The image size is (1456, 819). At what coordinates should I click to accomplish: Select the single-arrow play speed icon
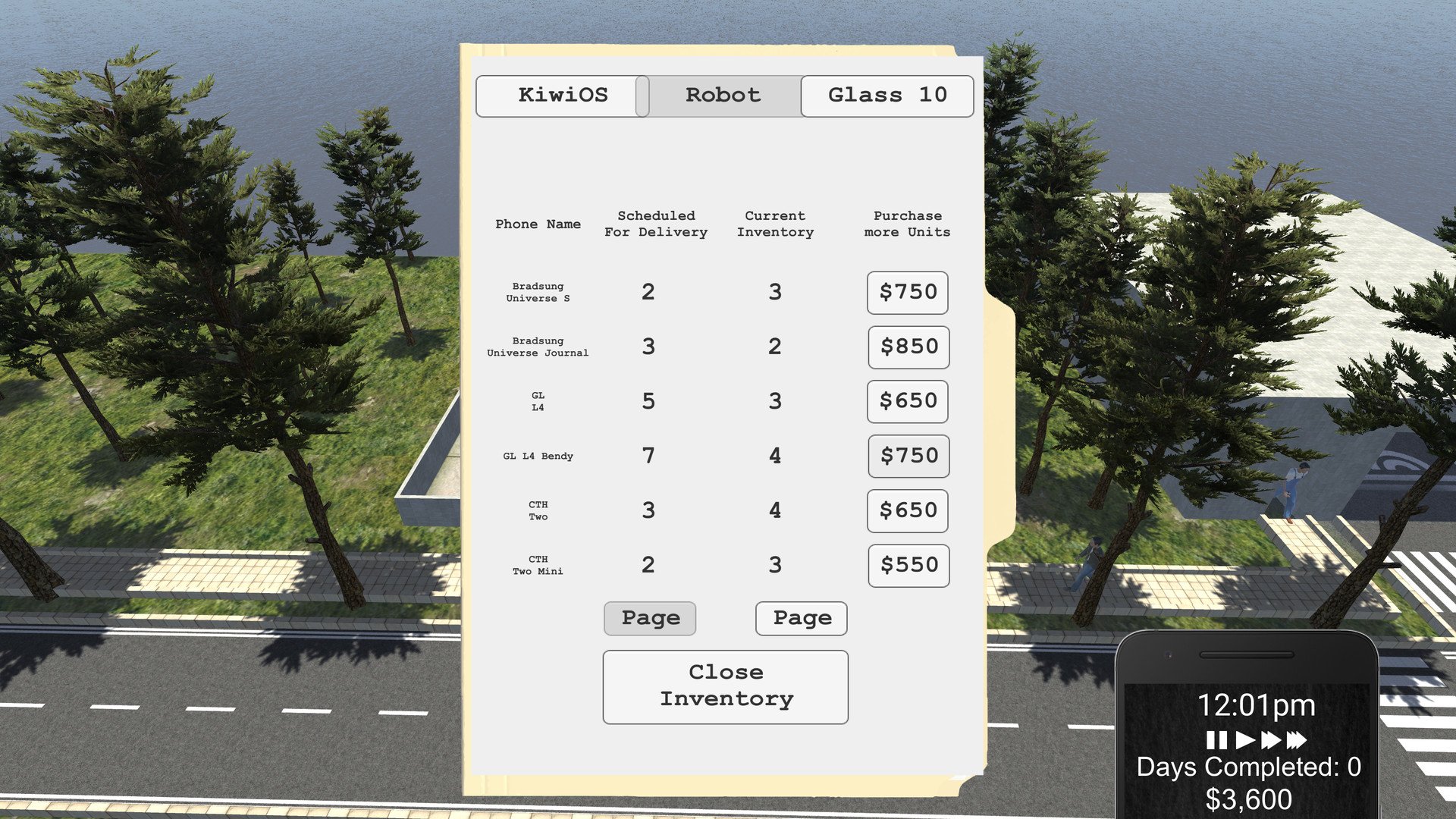1245,739
